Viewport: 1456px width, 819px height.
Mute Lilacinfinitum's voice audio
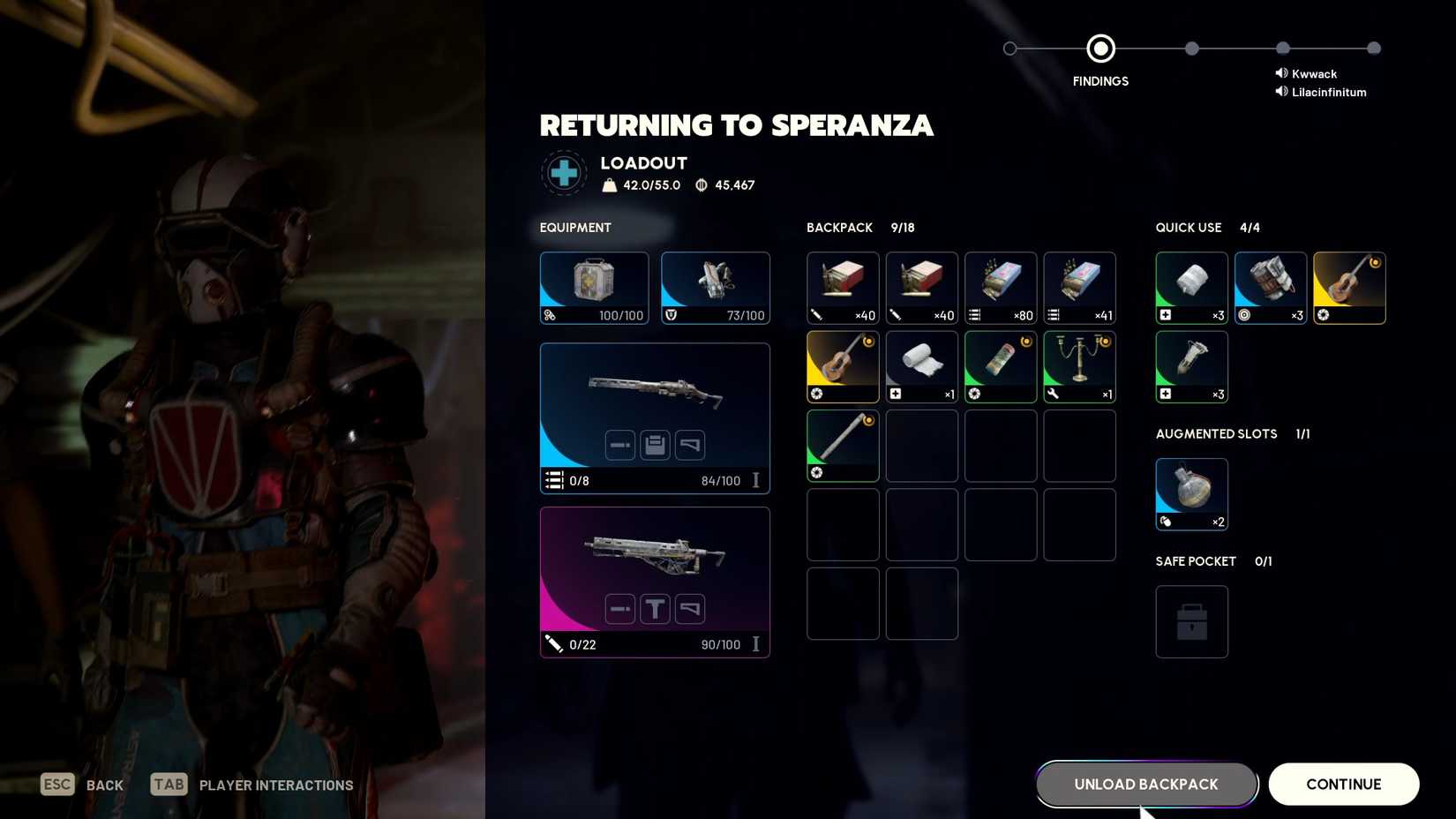click(x=1282, y=92)
